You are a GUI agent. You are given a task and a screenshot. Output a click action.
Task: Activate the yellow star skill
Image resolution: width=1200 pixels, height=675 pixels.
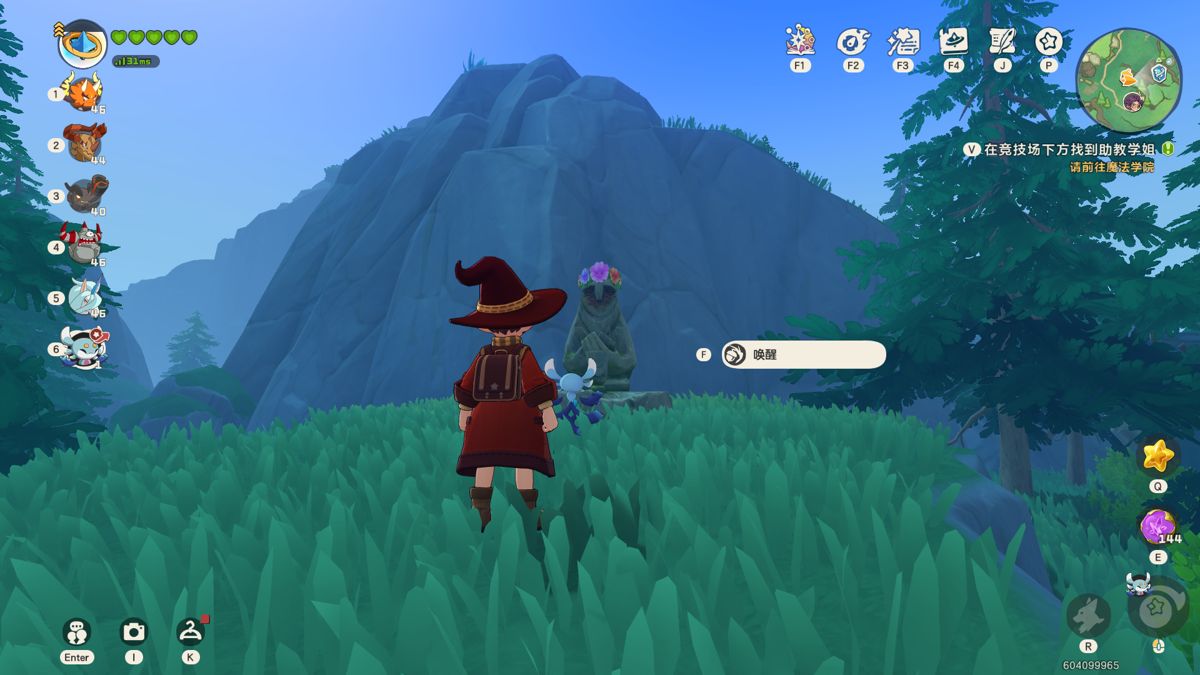point(1157,456)
